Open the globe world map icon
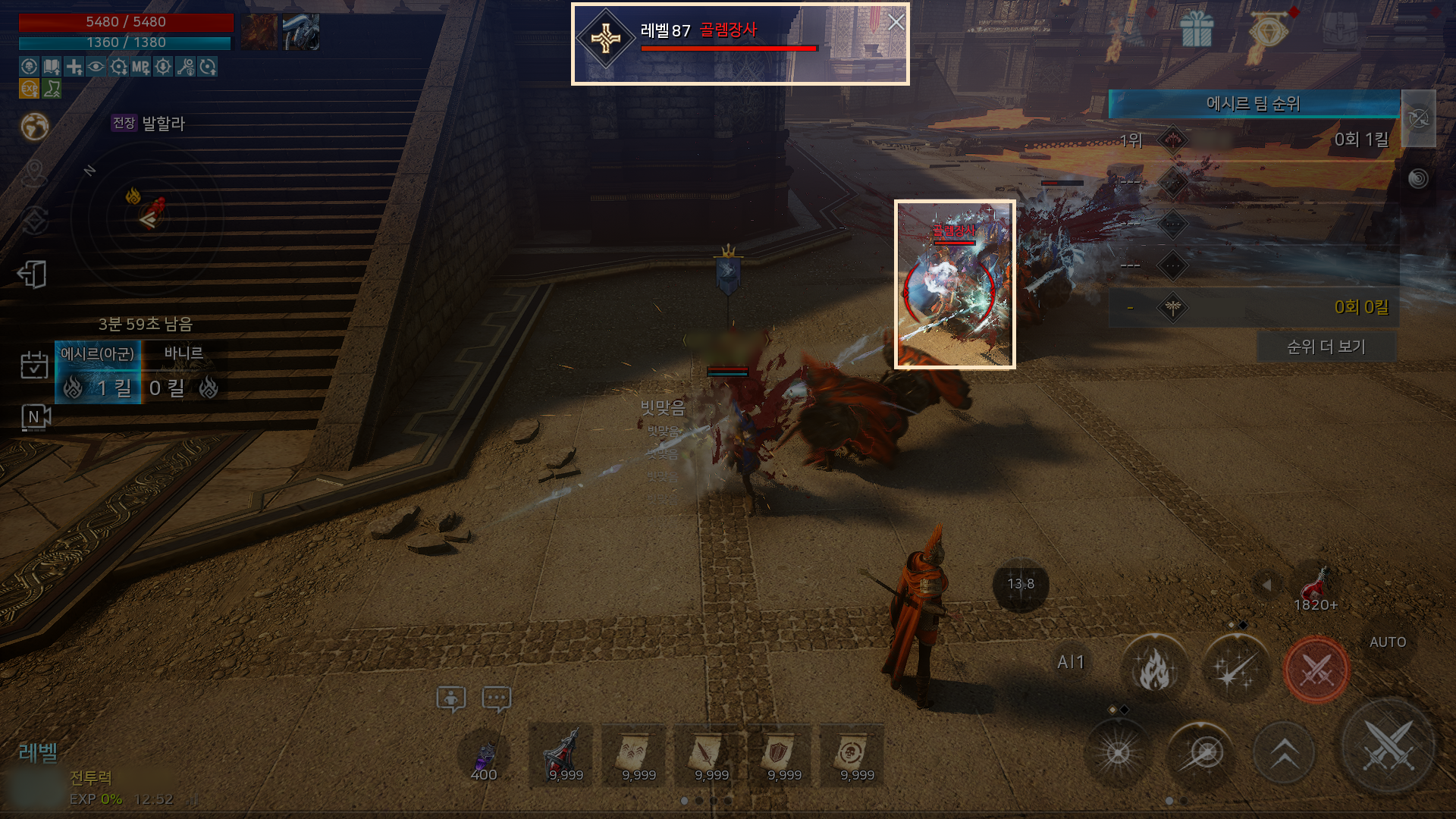This screenshot has height=819, width=1456. pos(35,127)
